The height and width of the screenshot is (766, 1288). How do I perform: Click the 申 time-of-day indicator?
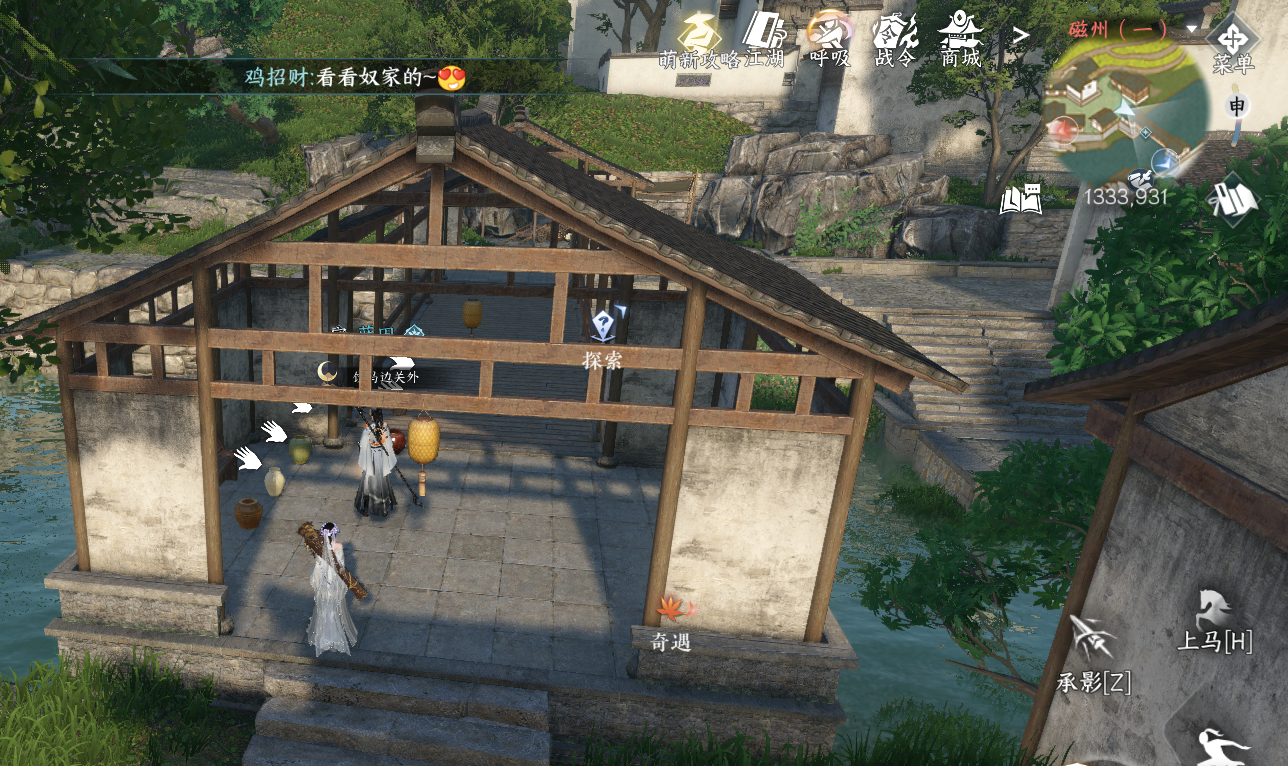pyautogui.click(x=1238, y=106)
